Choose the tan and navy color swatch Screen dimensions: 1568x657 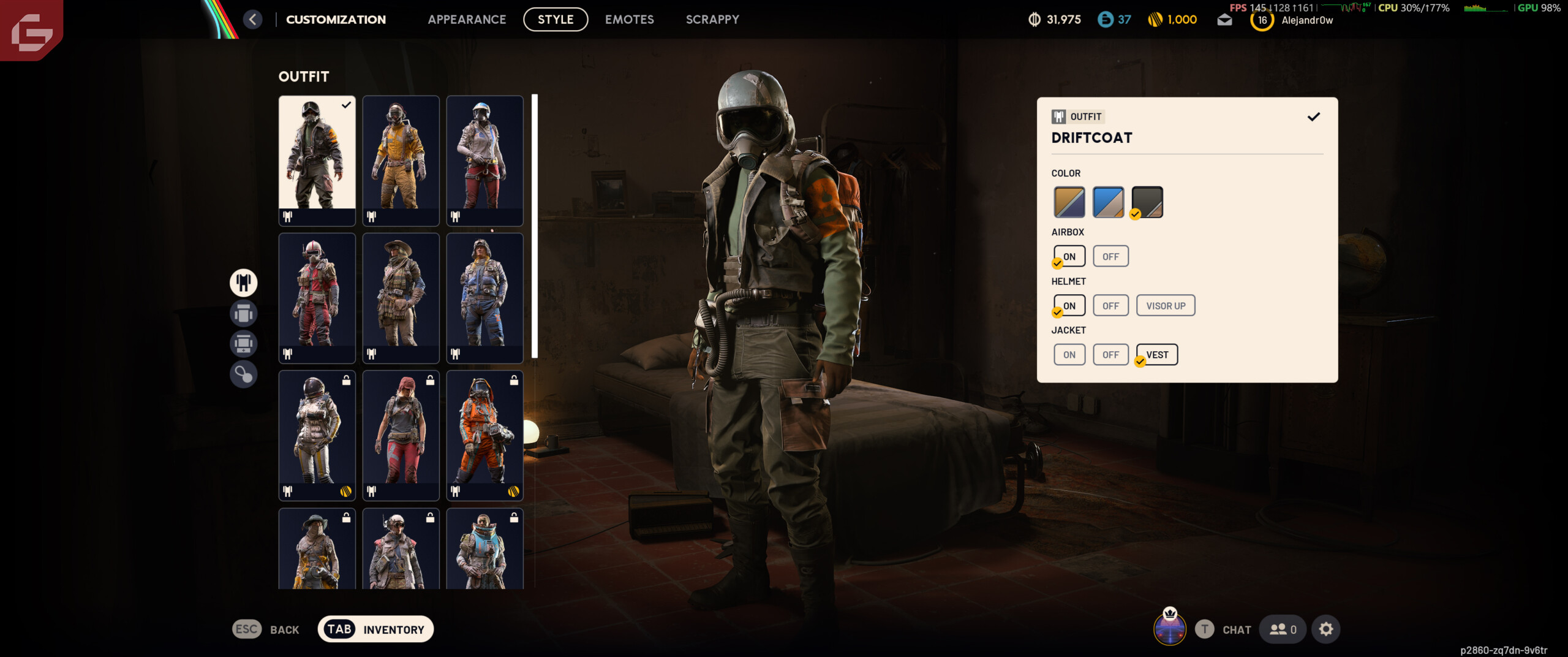click(1069, 202)
